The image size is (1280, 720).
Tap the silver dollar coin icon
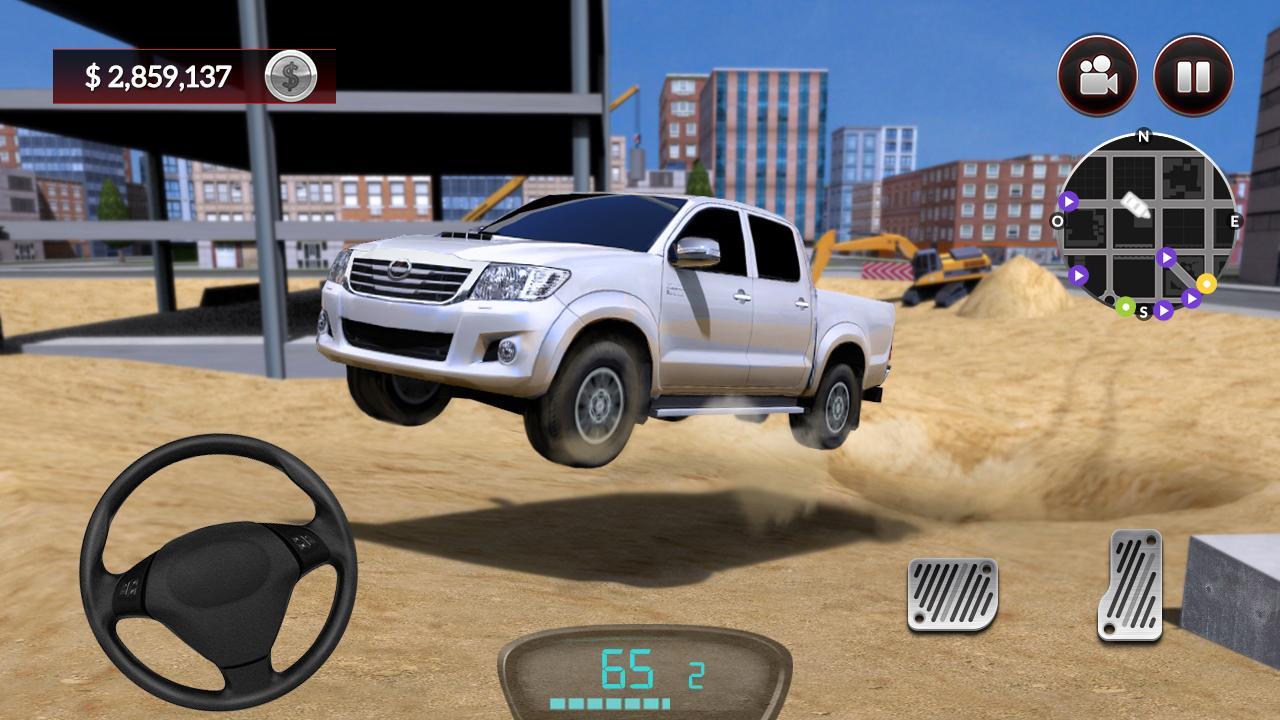[x=291, y=76]
